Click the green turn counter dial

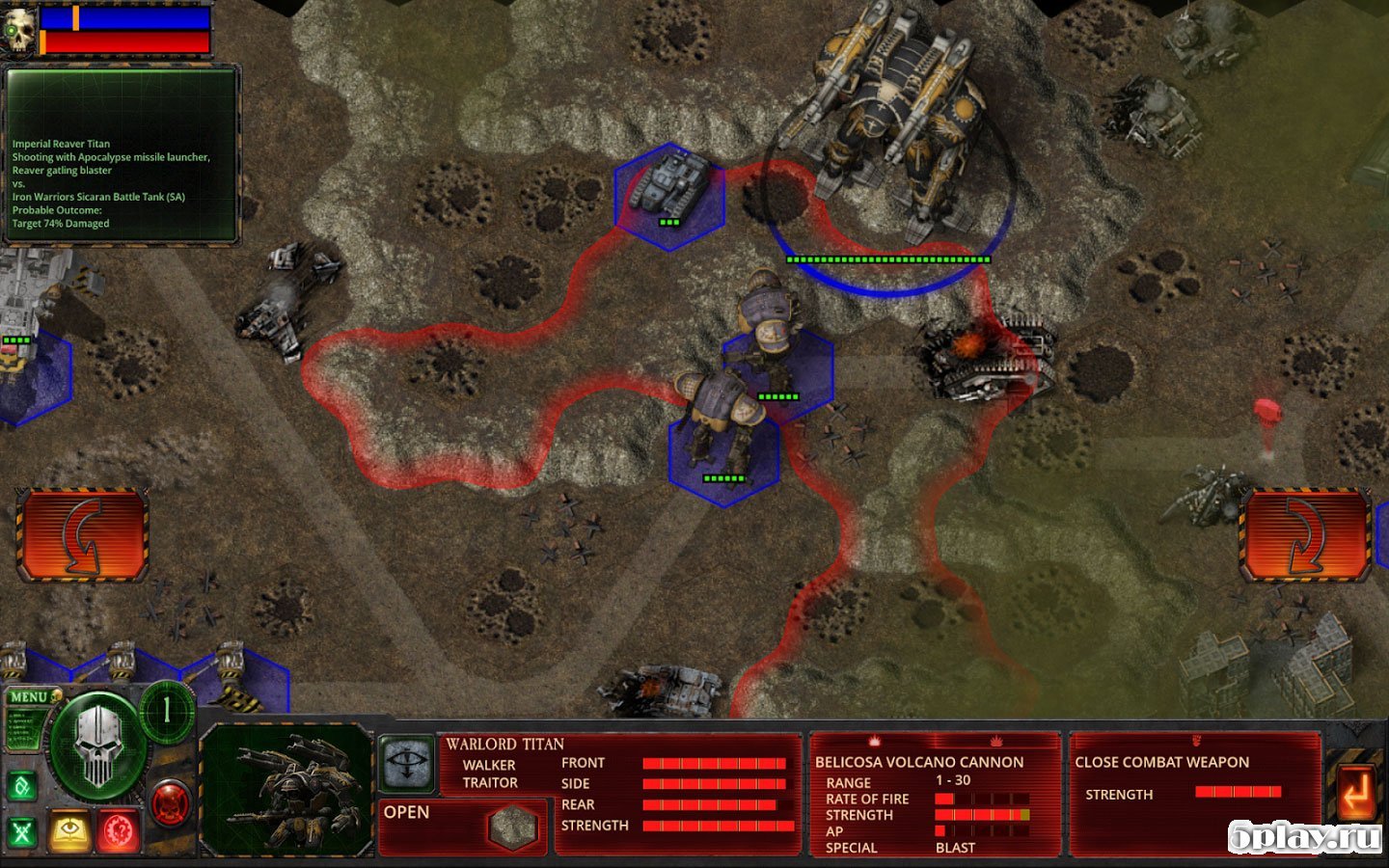click(167, 712)
